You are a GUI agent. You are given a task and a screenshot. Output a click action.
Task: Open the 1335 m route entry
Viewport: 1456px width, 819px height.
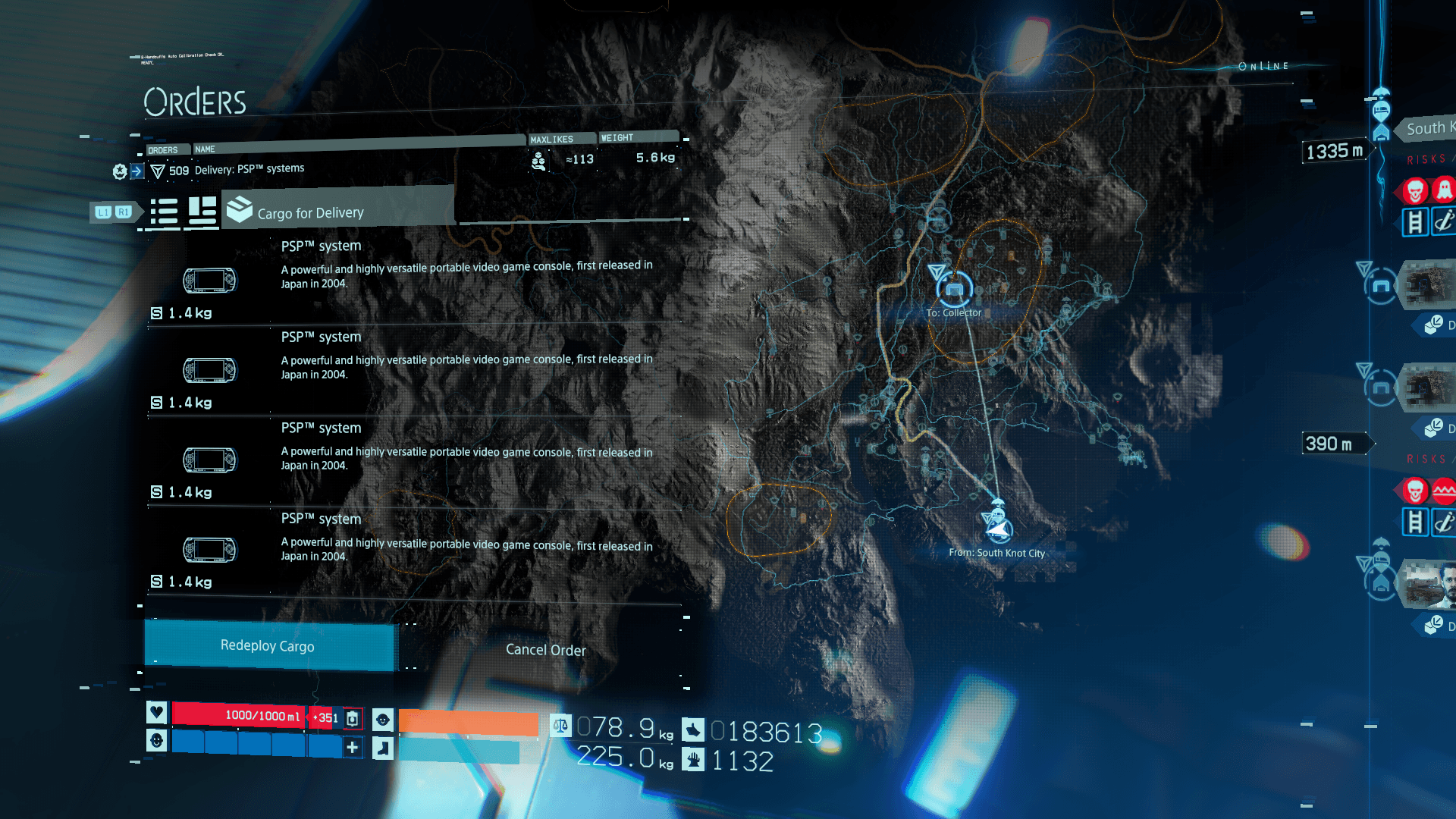tap(1335, 151)
